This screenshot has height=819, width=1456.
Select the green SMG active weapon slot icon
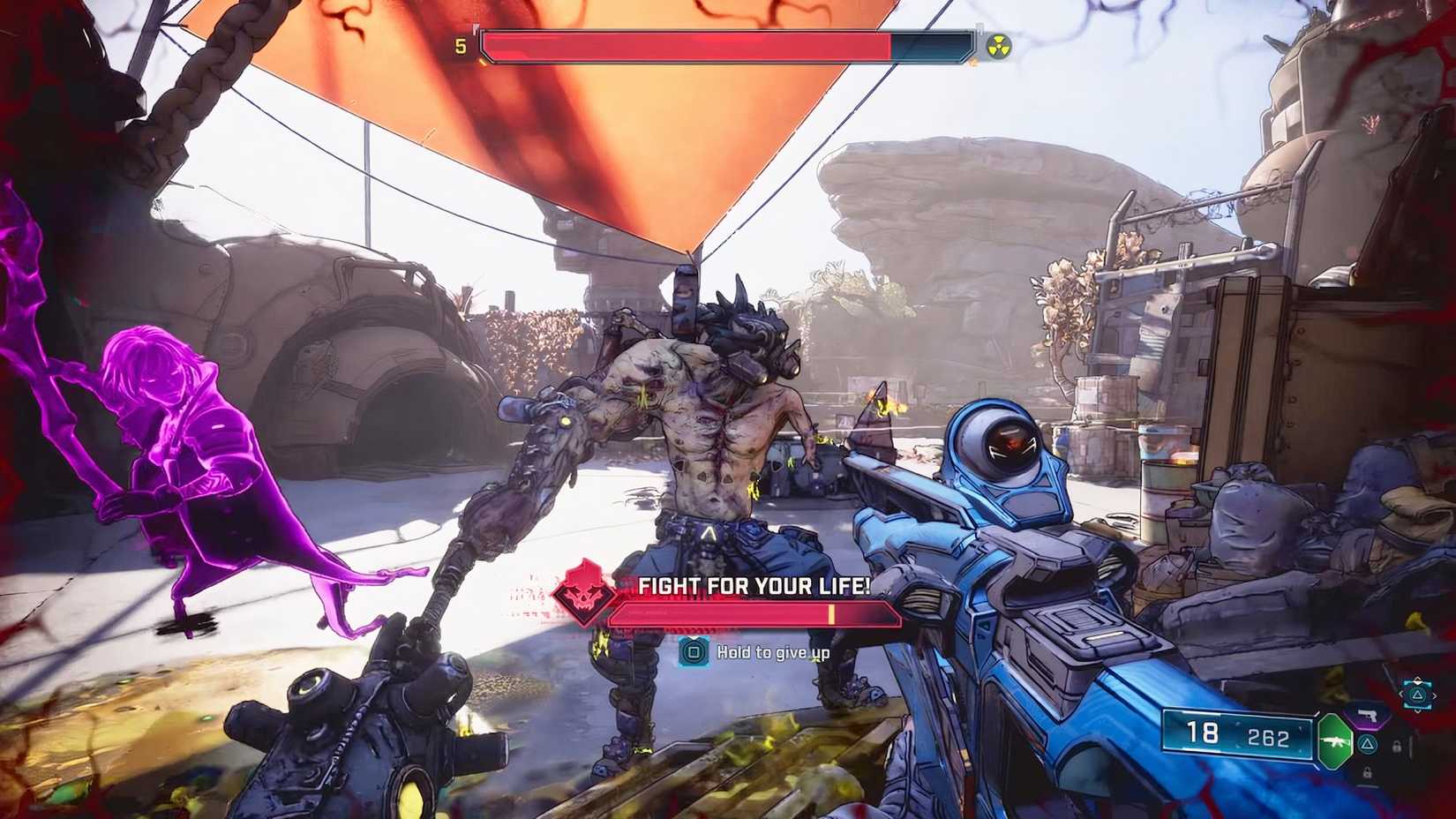[x=1336, y=742]
